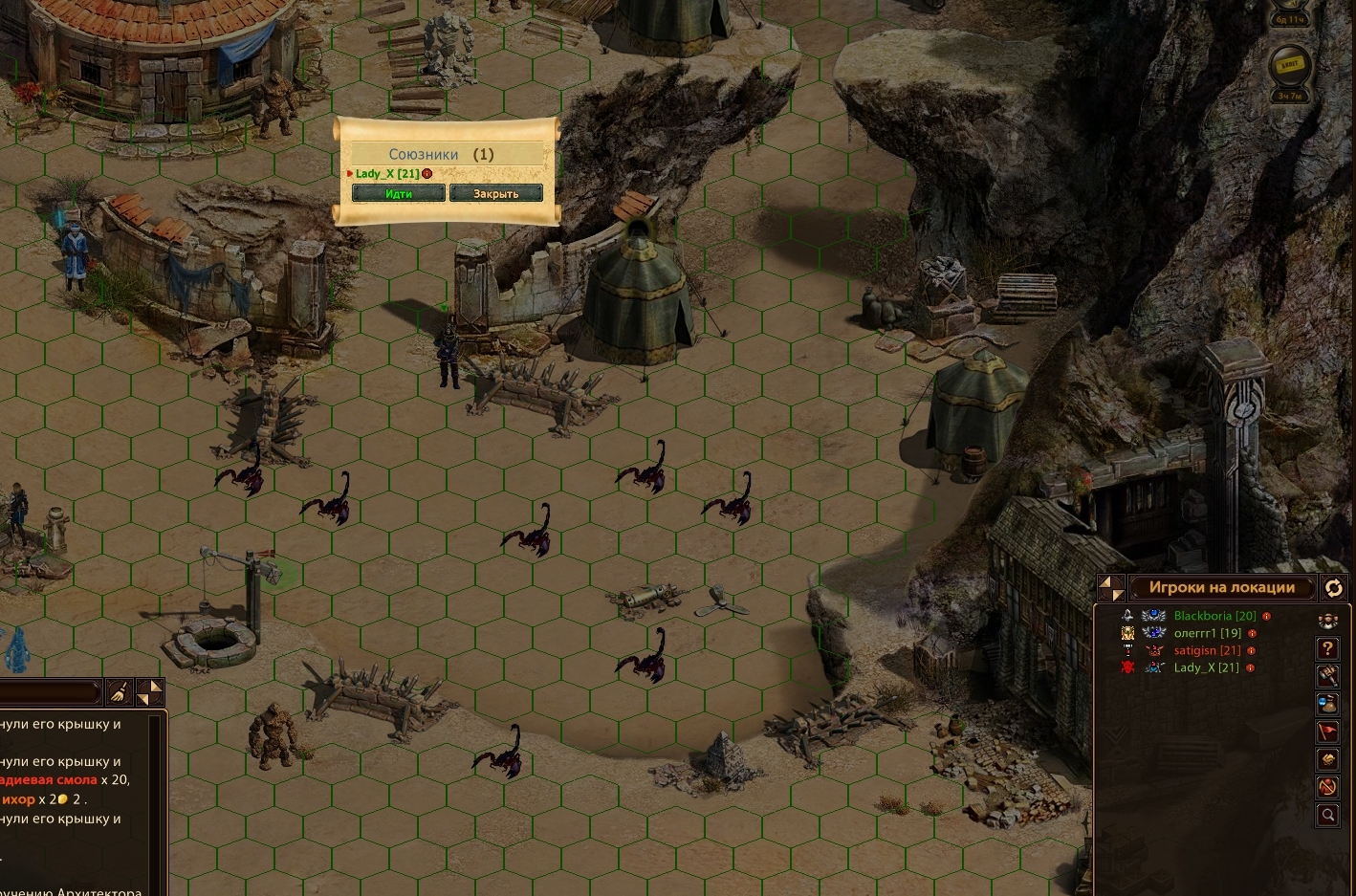Open the yellow Билет ticket timer icon
Viewport: 1356px width, 896px height.
1289,65
